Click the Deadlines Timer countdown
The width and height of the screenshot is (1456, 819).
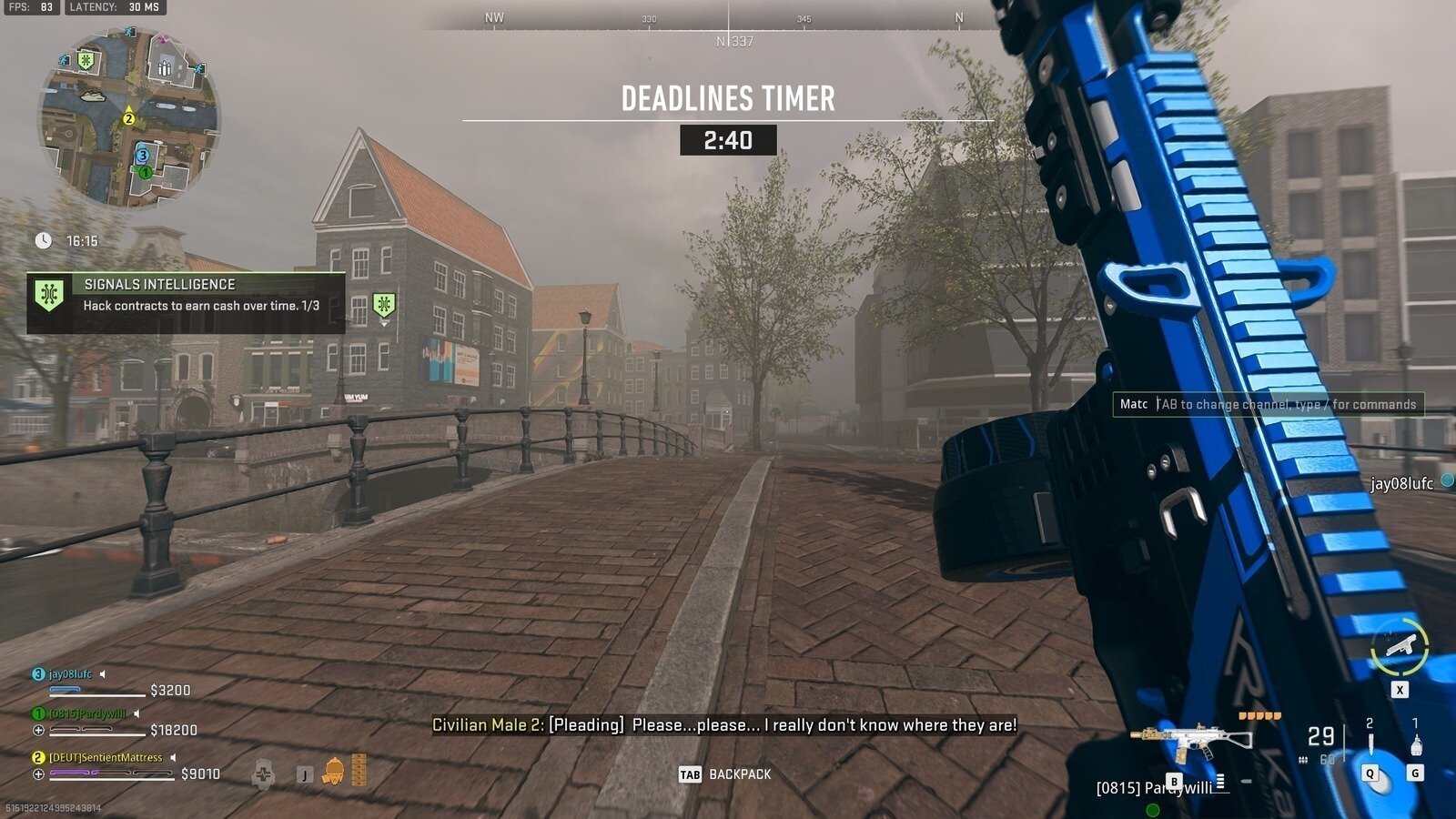tap(729, 140)
